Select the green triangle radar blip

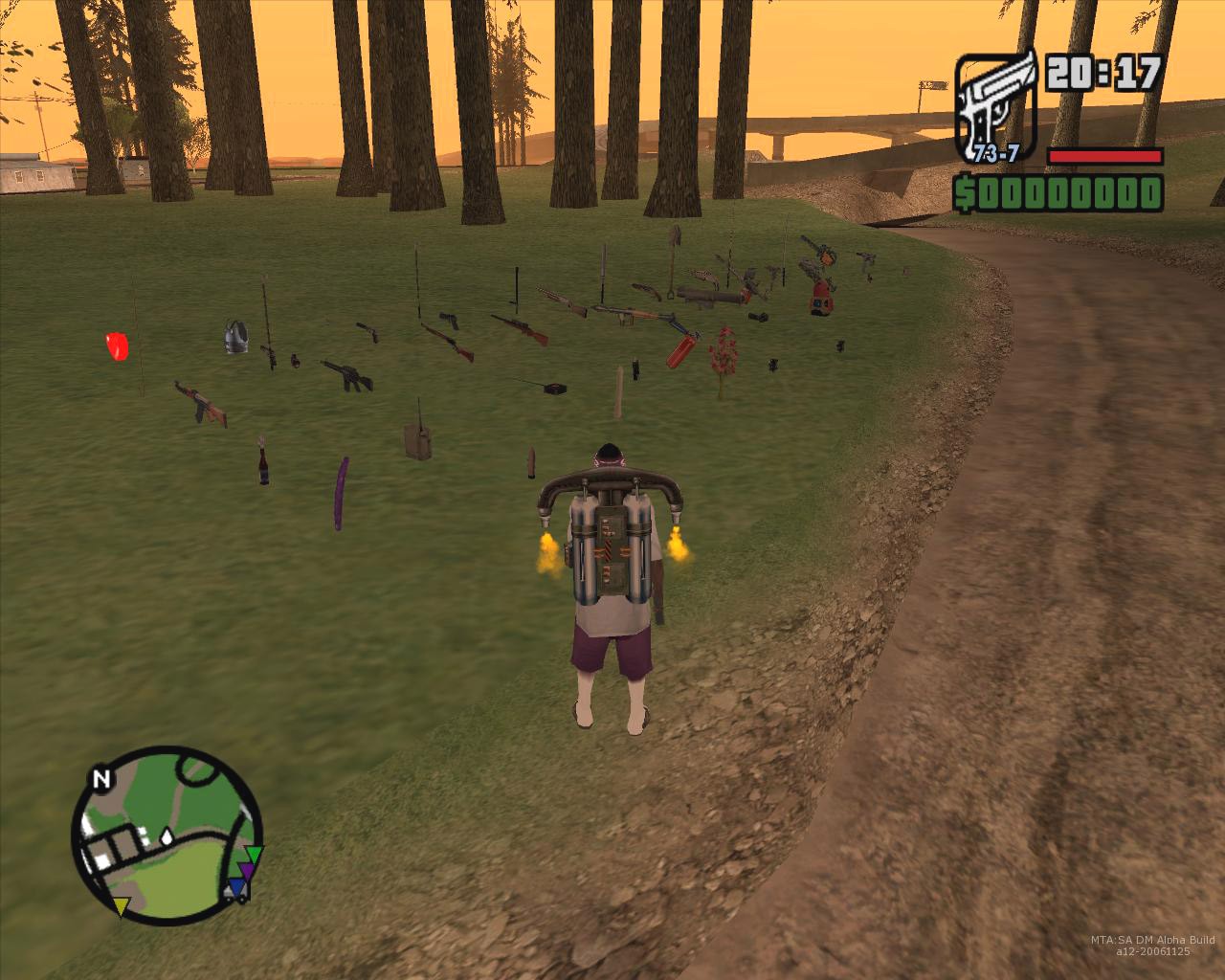click(254, 855)
